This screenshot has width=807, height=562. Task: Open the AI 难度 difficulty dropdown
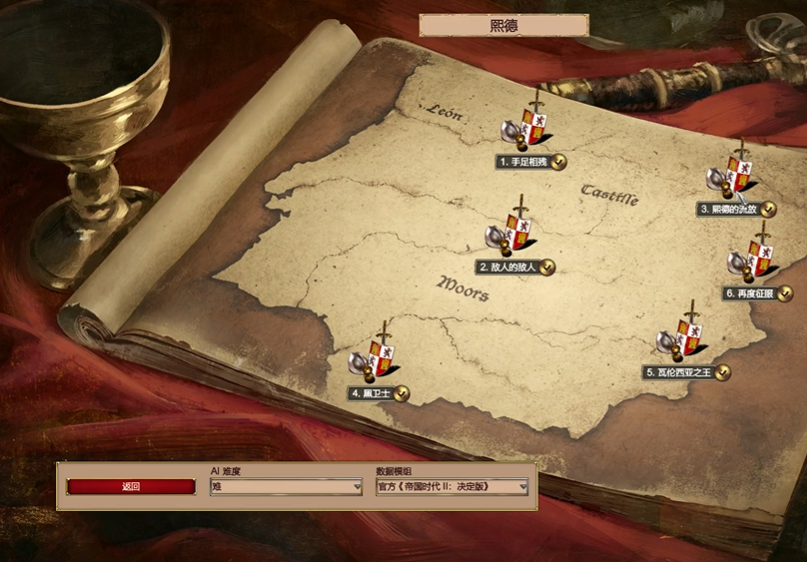286,487
